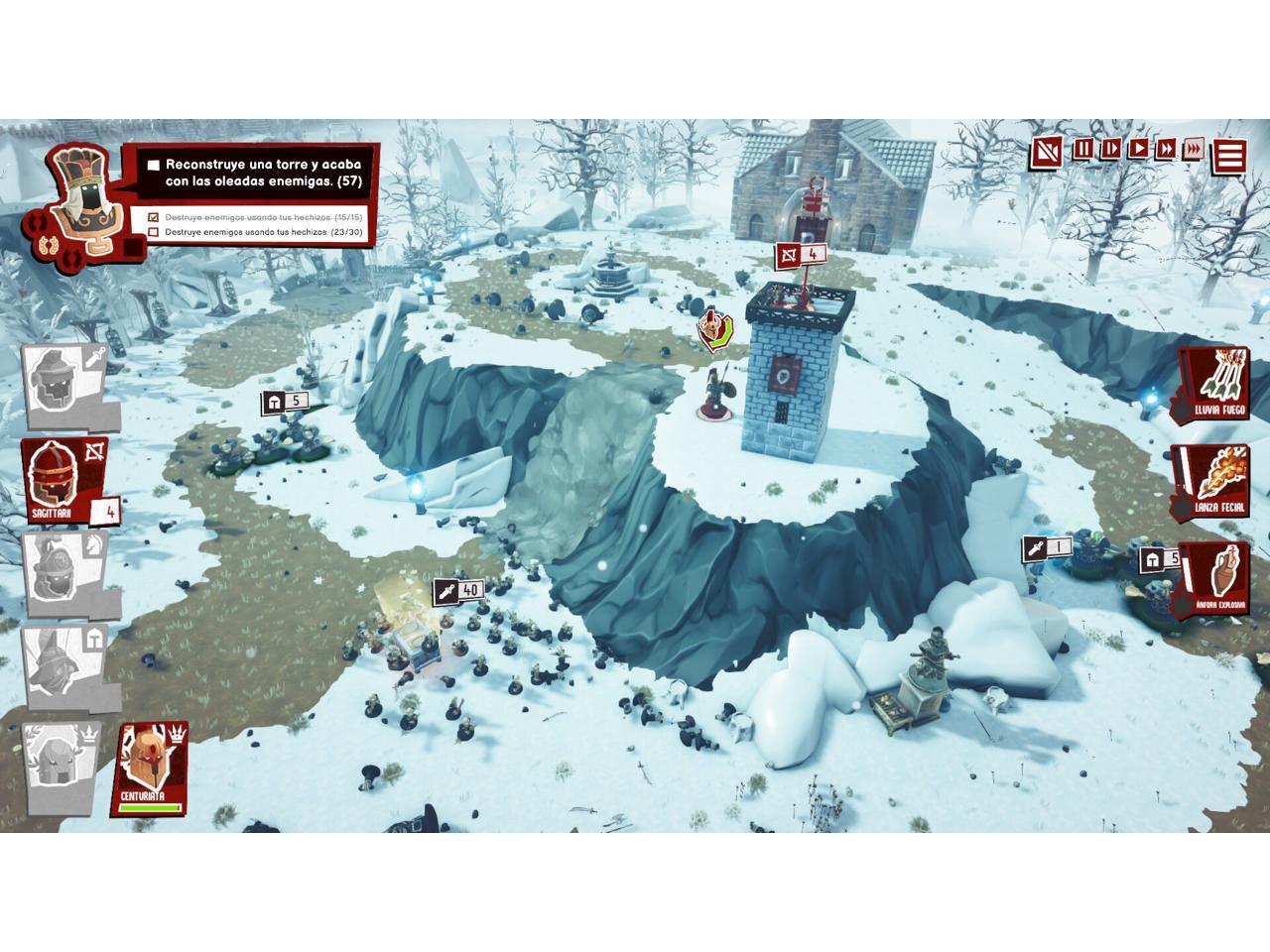This screenshot has width=1270, height=952.
Task: Switch to double fast-forward speed
Action: pyautogui.click(x=1167, y=149)
